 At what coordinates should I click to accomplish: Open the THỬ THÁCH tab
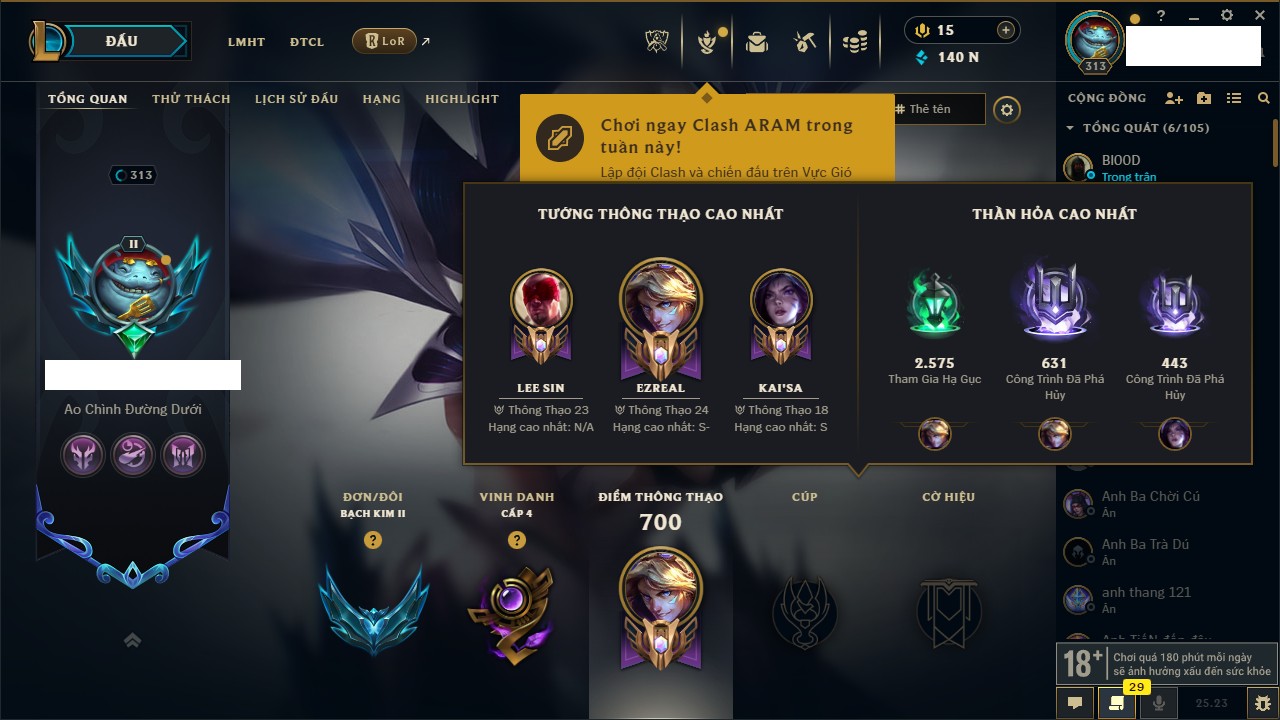pos(191,99)
